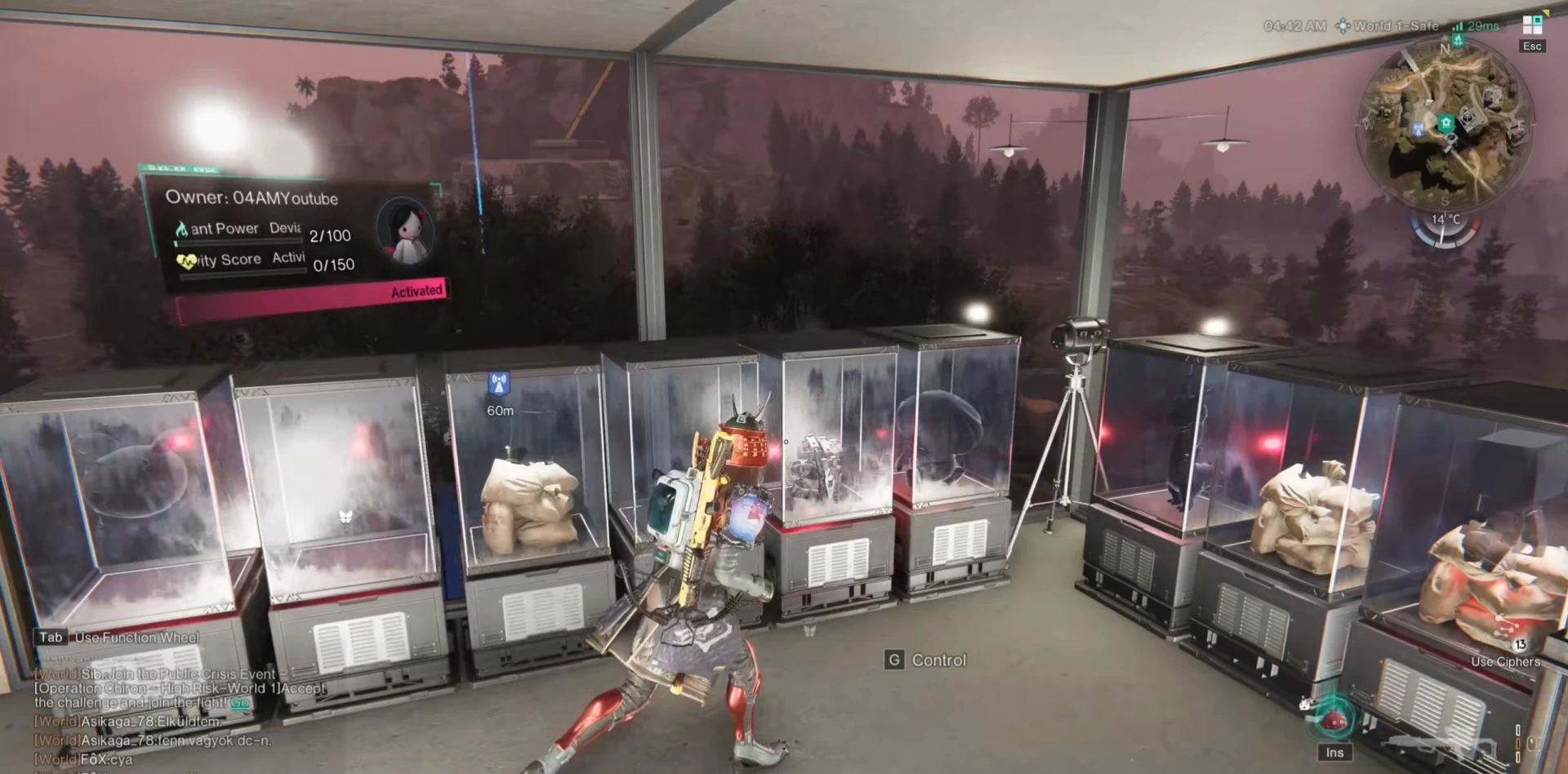Click the green campfire marker on minimap
The width and height of the screenshot is (1568, 774).
tap(1457, 39)
